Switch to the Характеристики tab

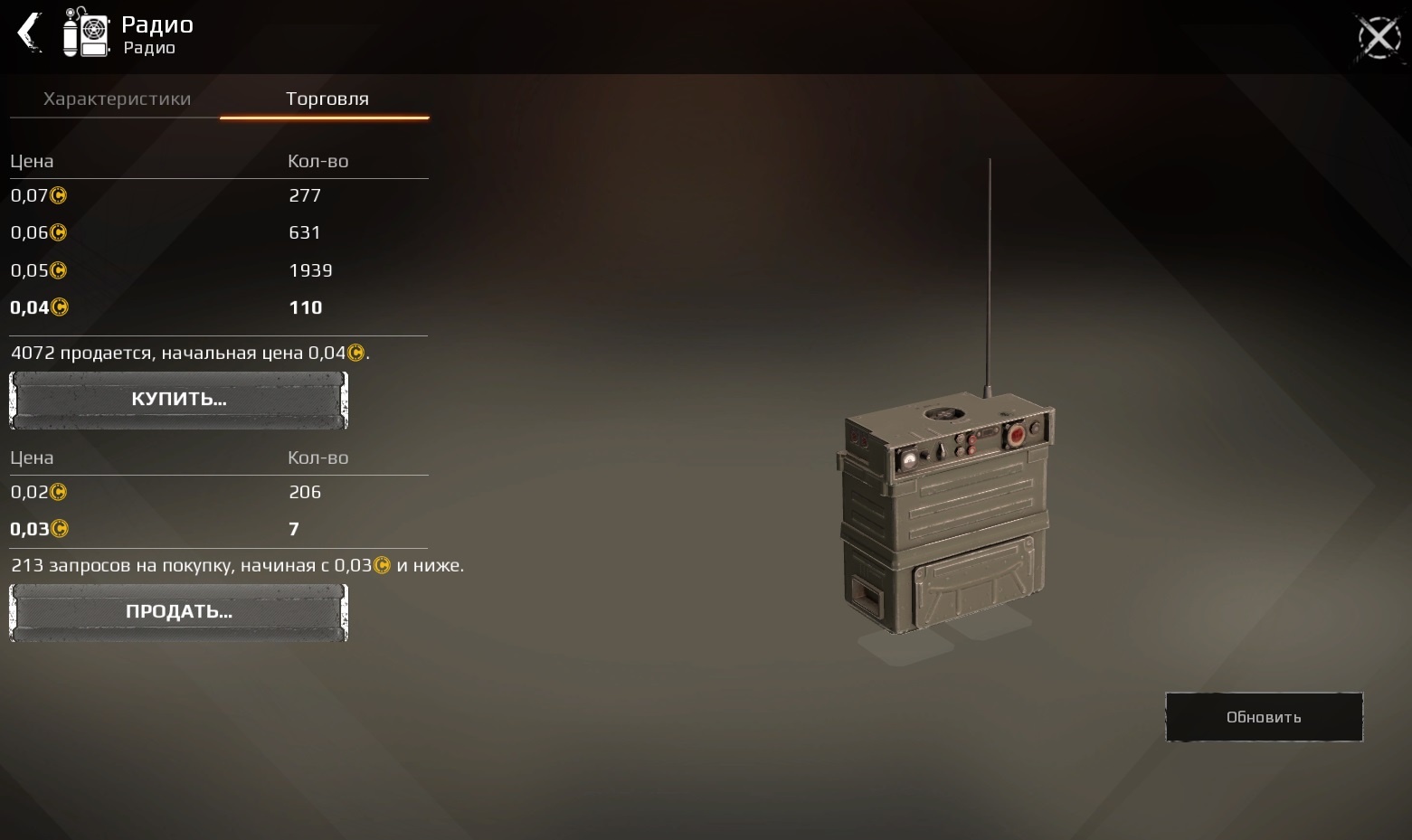pyautogui.click(x=116, y=99)
